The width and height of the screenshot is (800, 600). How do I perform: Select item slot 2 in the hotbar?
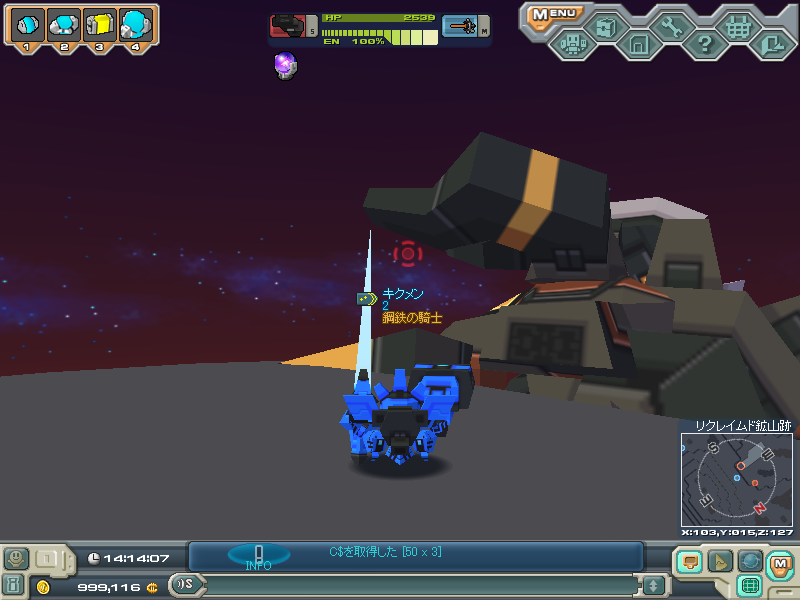coord(63,24)
